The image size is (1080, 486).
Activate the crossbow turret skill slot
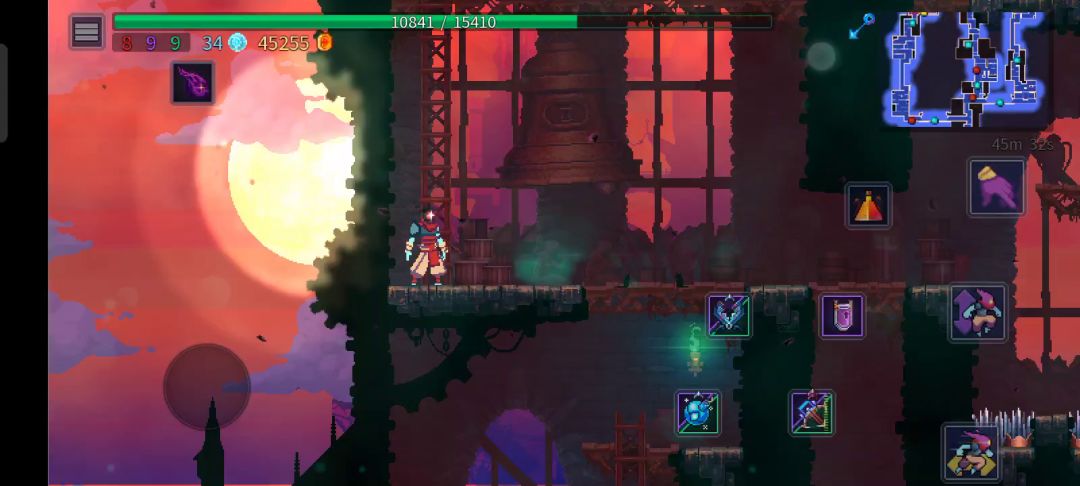pyautogui.click(x=811, y=412)
